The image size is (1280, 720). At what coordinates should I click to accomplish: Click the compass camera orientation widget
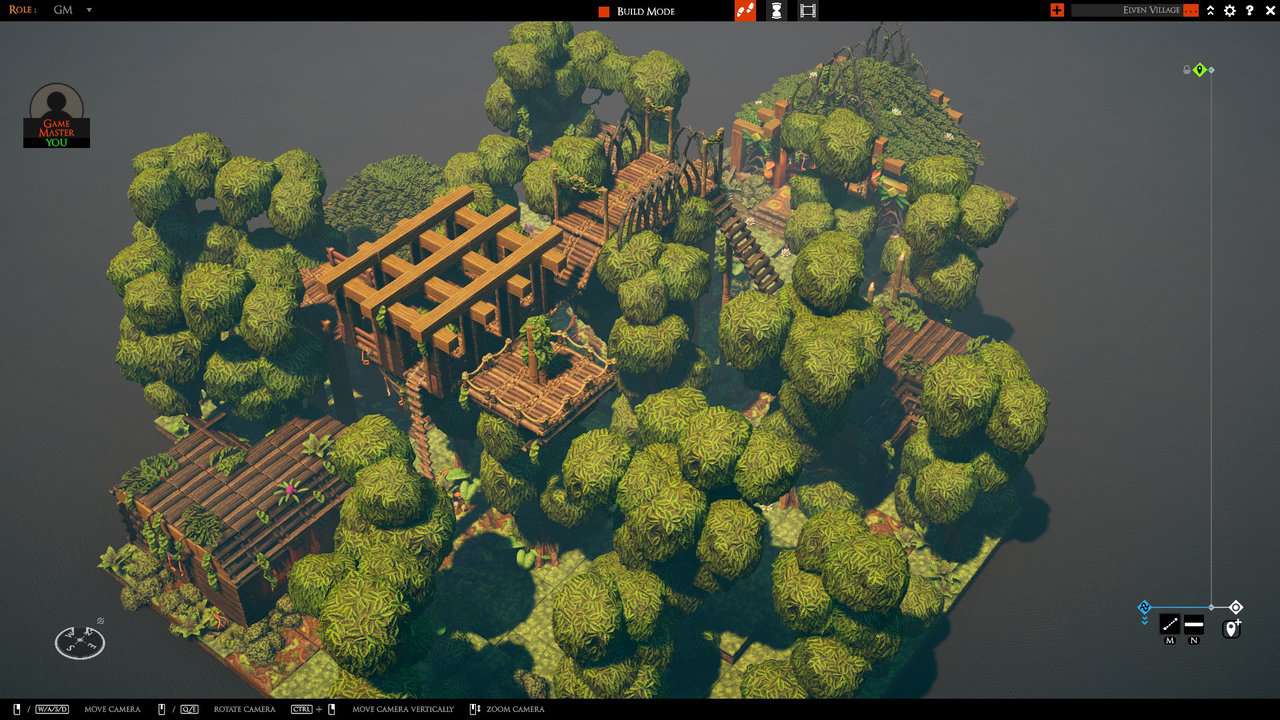pyautogui.click(x=80, y=641)
